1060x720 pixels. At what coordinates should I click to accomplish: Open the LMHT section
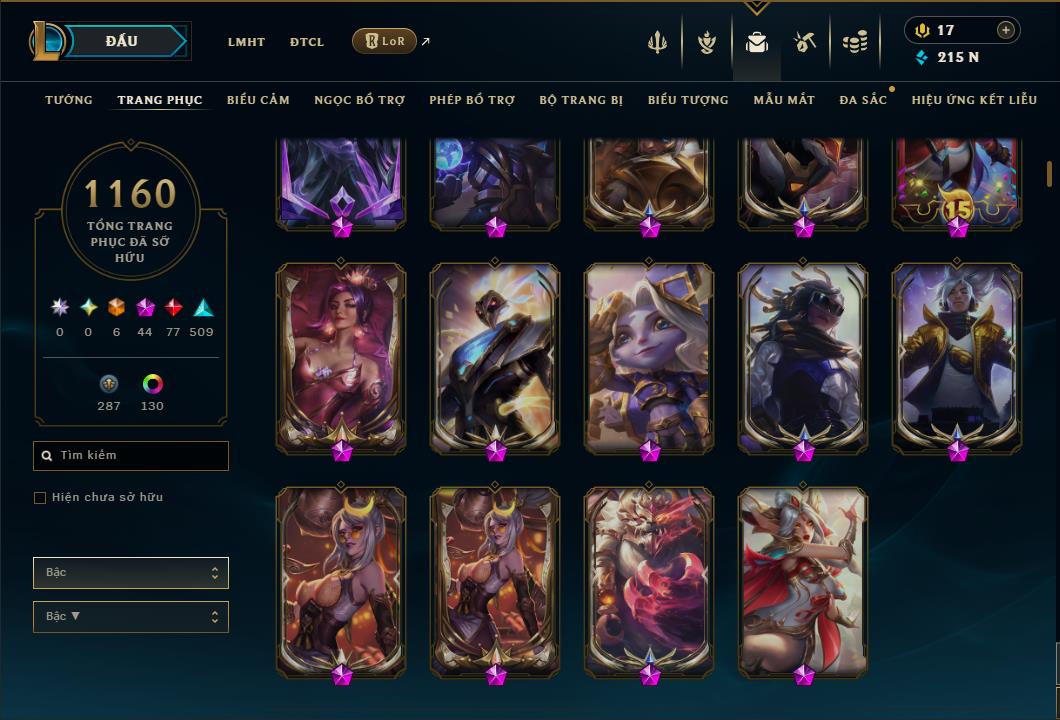[x=246, y=42]
